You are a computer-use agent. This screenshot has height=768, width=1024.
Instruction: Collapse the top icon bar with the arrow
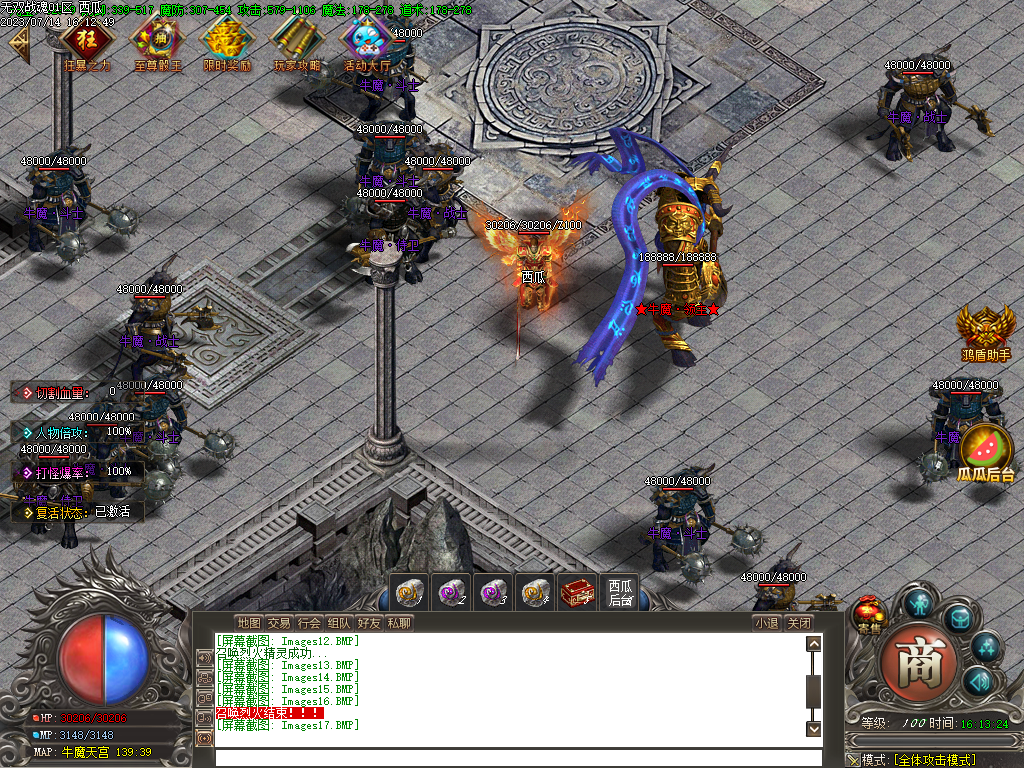(18, 45)
